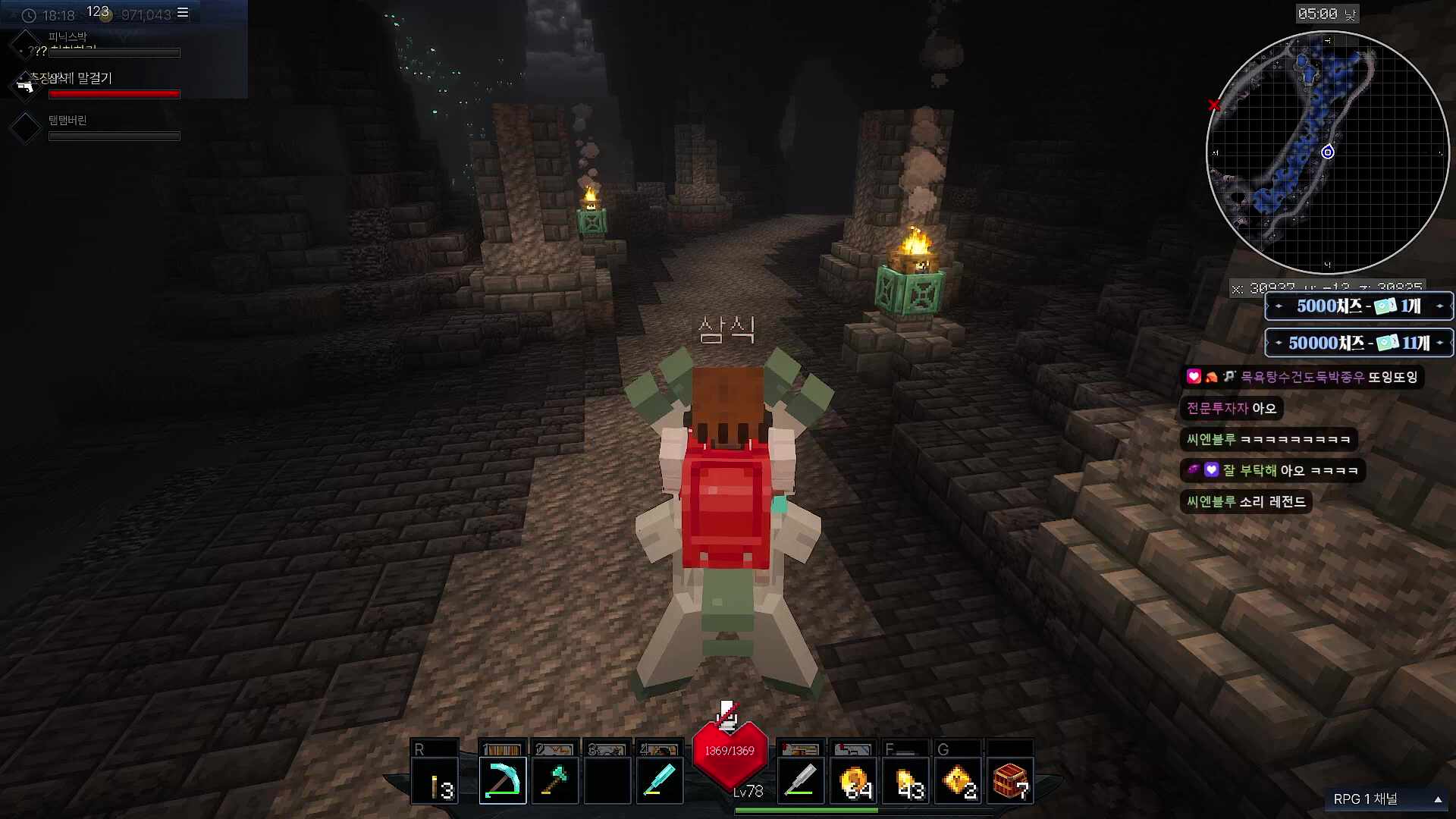Select the gray iron sword slot
The width and height of the screenshot is (1456, 819).
pos(800,780)
